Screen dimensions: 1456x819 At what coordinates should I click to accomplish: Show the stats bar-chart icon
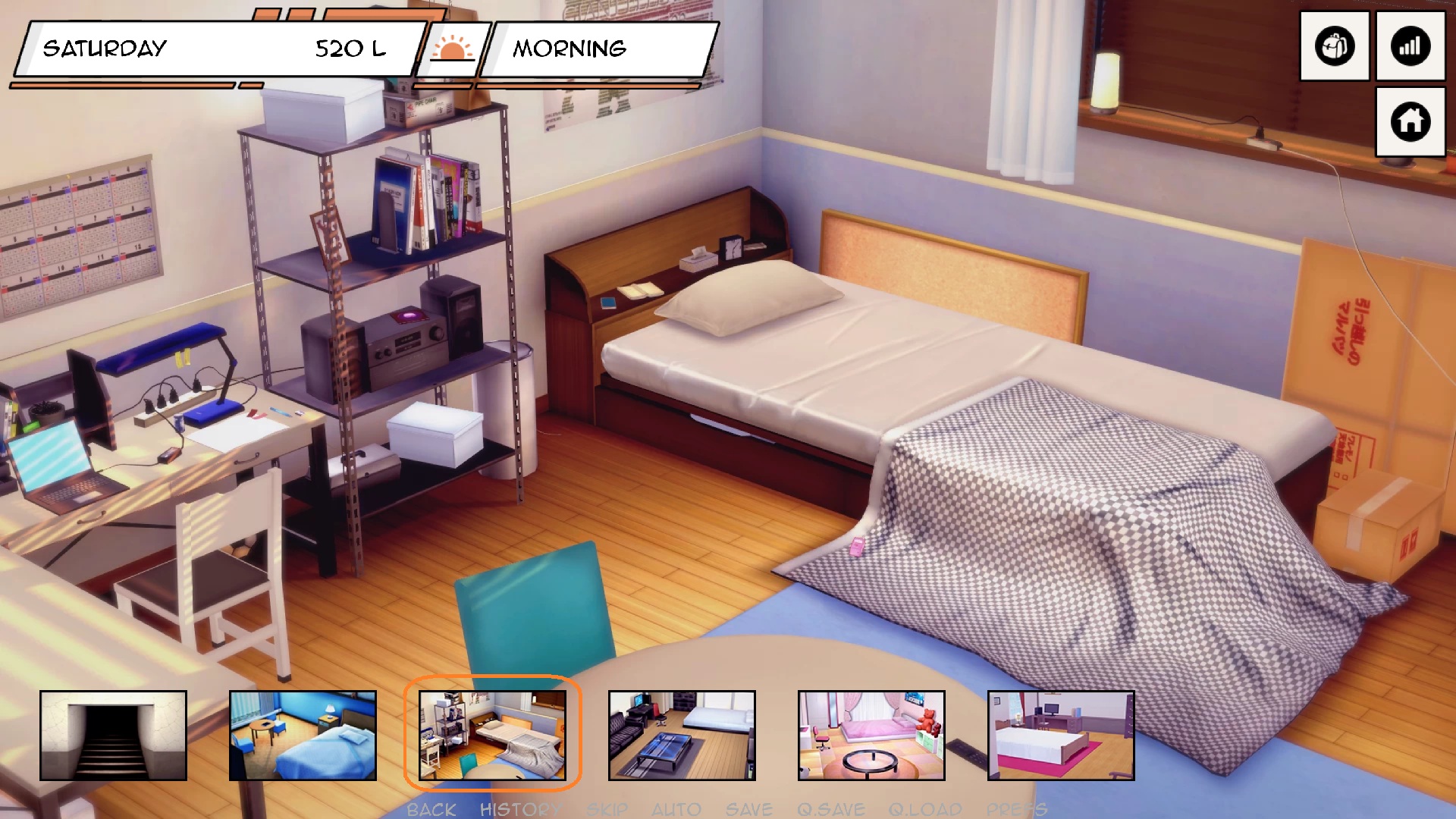[x=1410, y=46]
